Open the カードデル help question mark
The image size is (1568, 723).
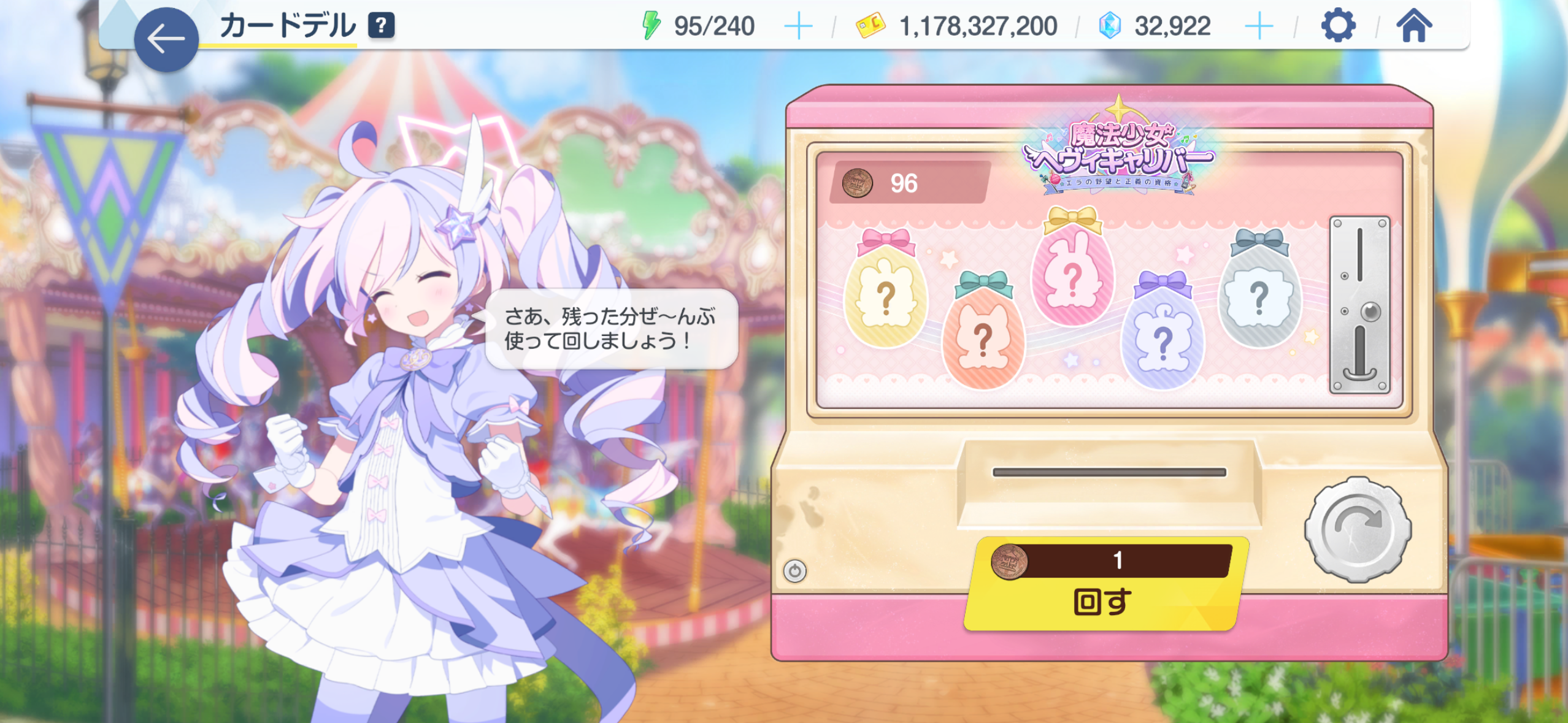tap(381, 26)
